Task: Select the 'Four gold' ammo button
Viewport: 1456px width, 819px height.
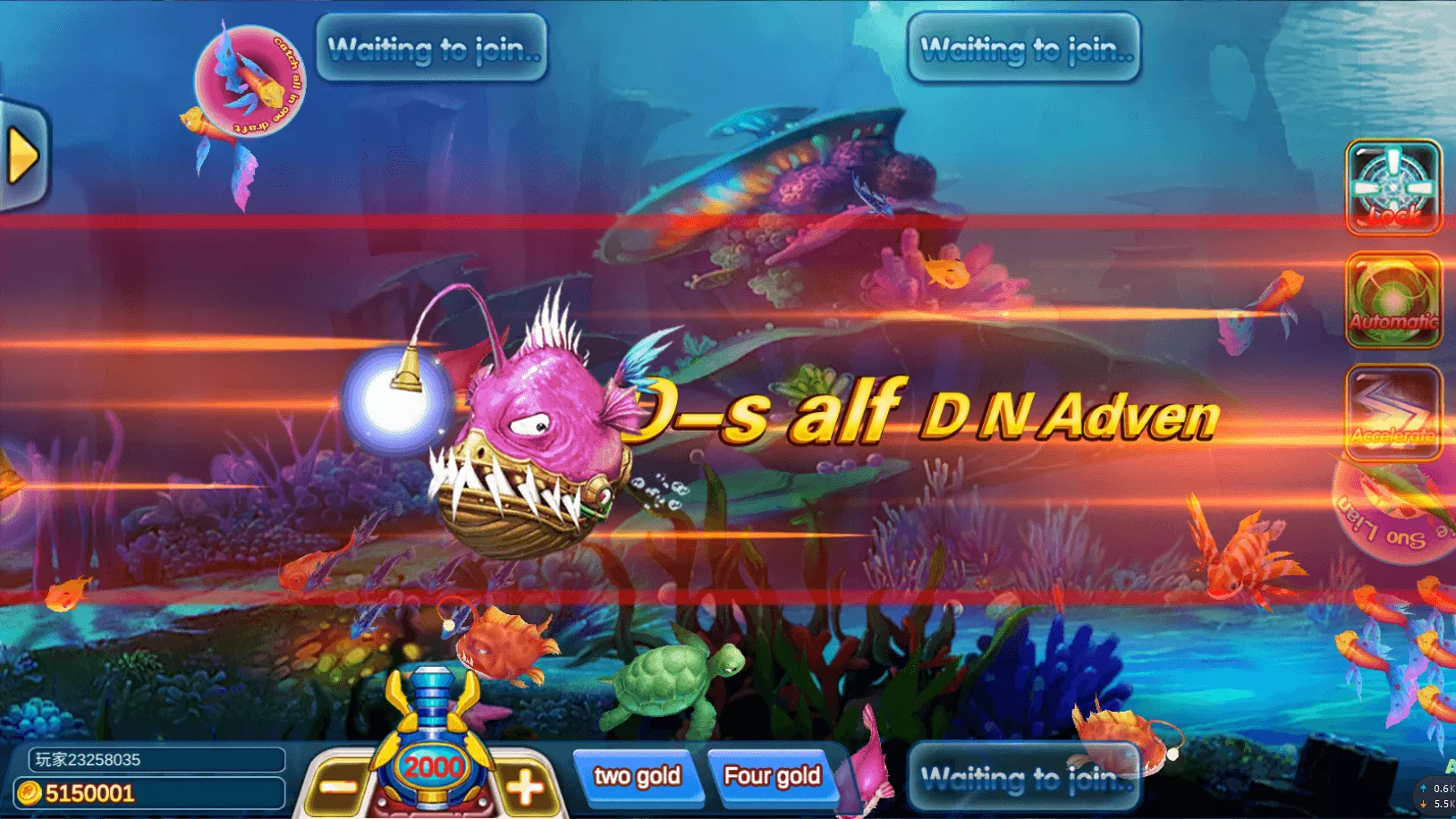Action: [x=772, y=774]
